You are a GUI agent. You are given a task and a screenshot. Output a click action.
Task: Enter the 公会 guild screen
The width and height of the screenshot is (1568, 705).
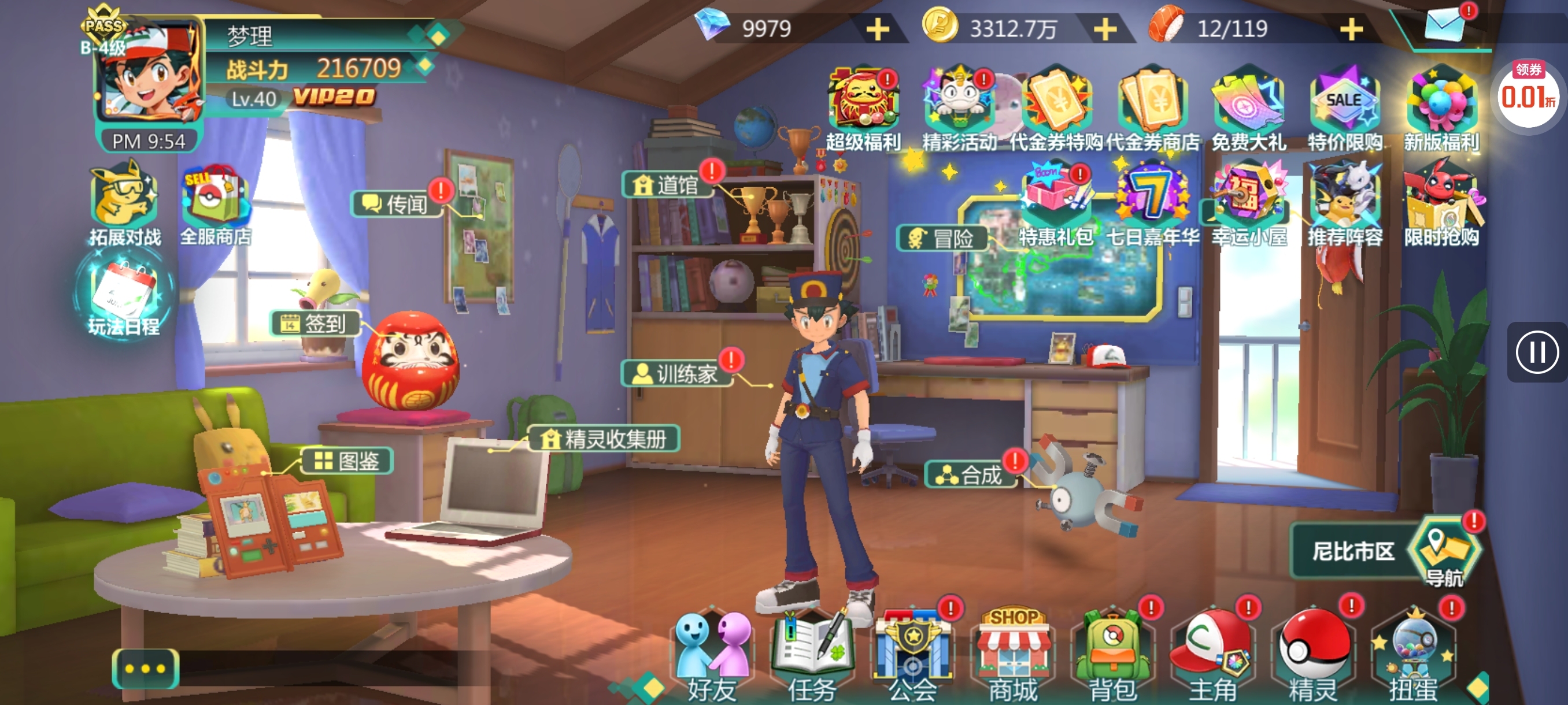pyautogui.click(x=912, y=654)
